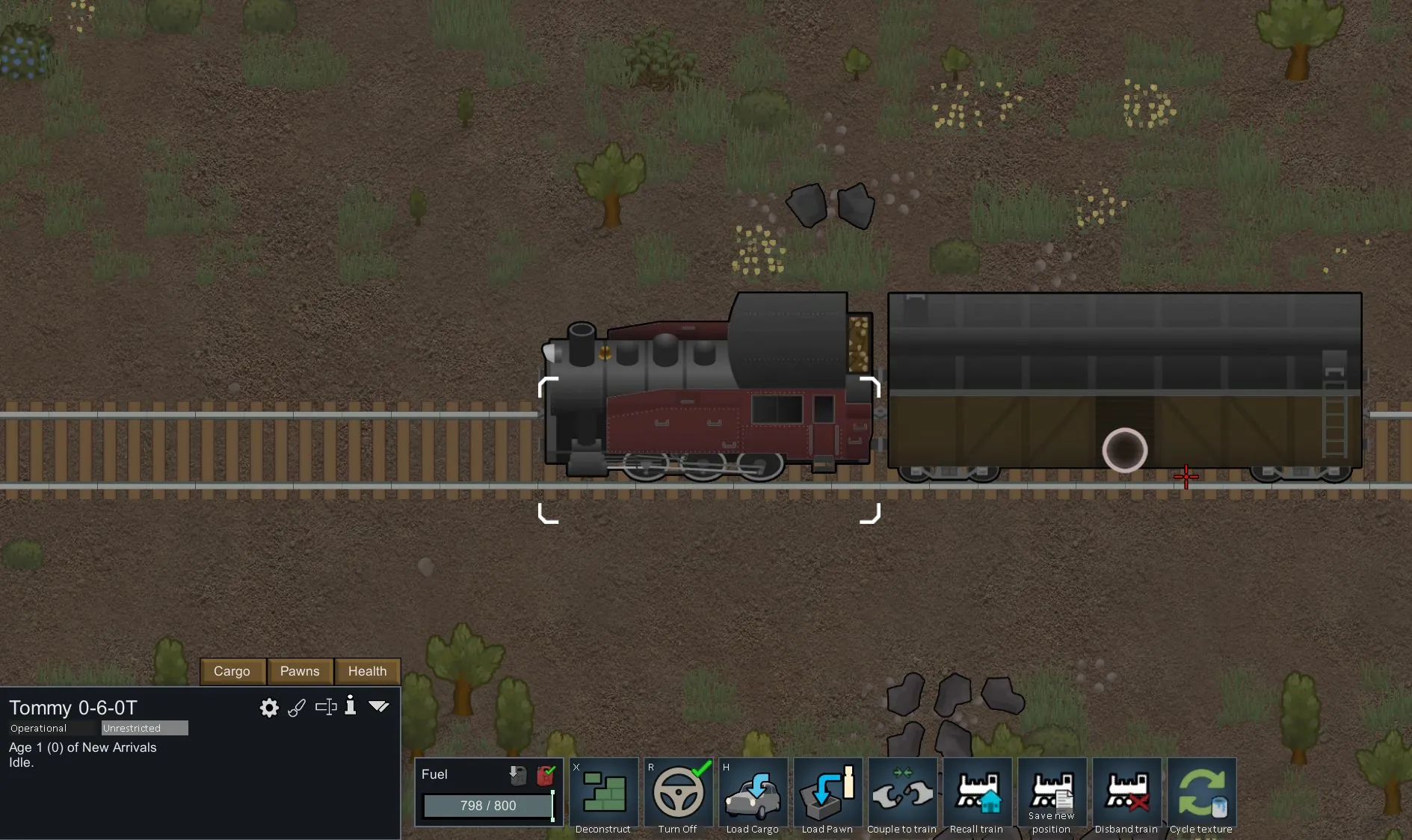Use the Recall train command
1412x840 pixels.
click(977, 794)
